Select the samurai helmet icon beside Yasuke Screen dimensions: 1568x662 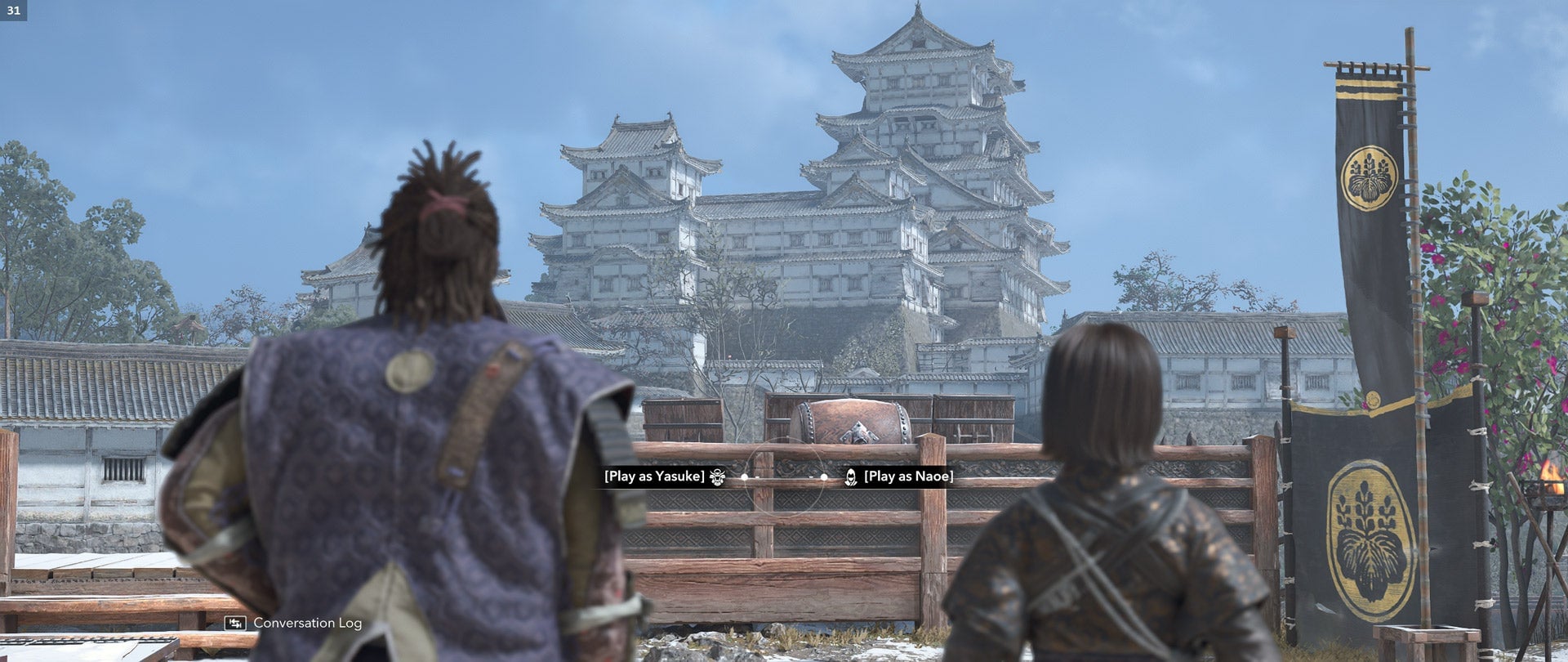coord(716,476)
